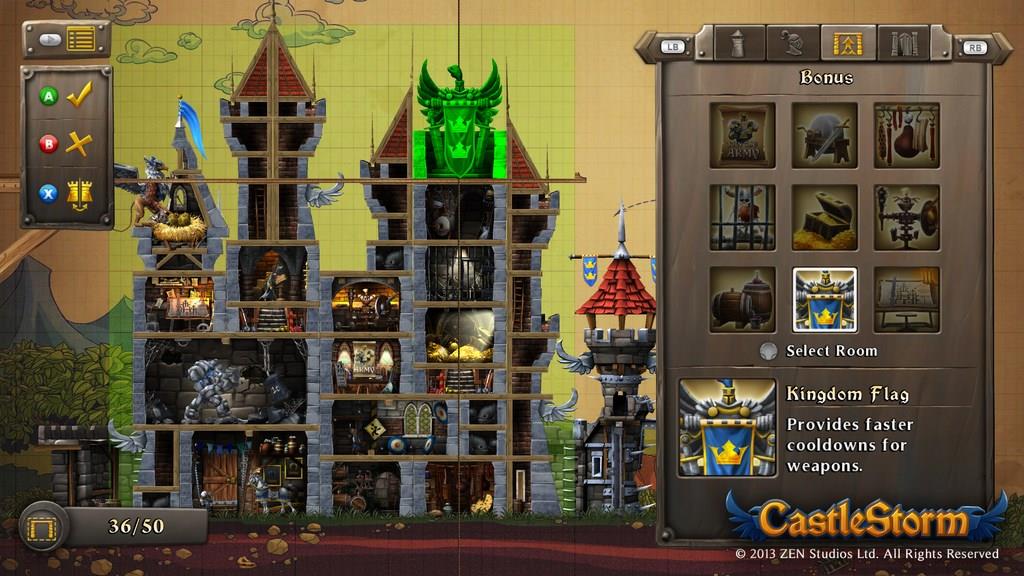The image size is (1024, 576).
Task: Confirm placement with the yellow checkmark
Action: click(x=79, y=97)
